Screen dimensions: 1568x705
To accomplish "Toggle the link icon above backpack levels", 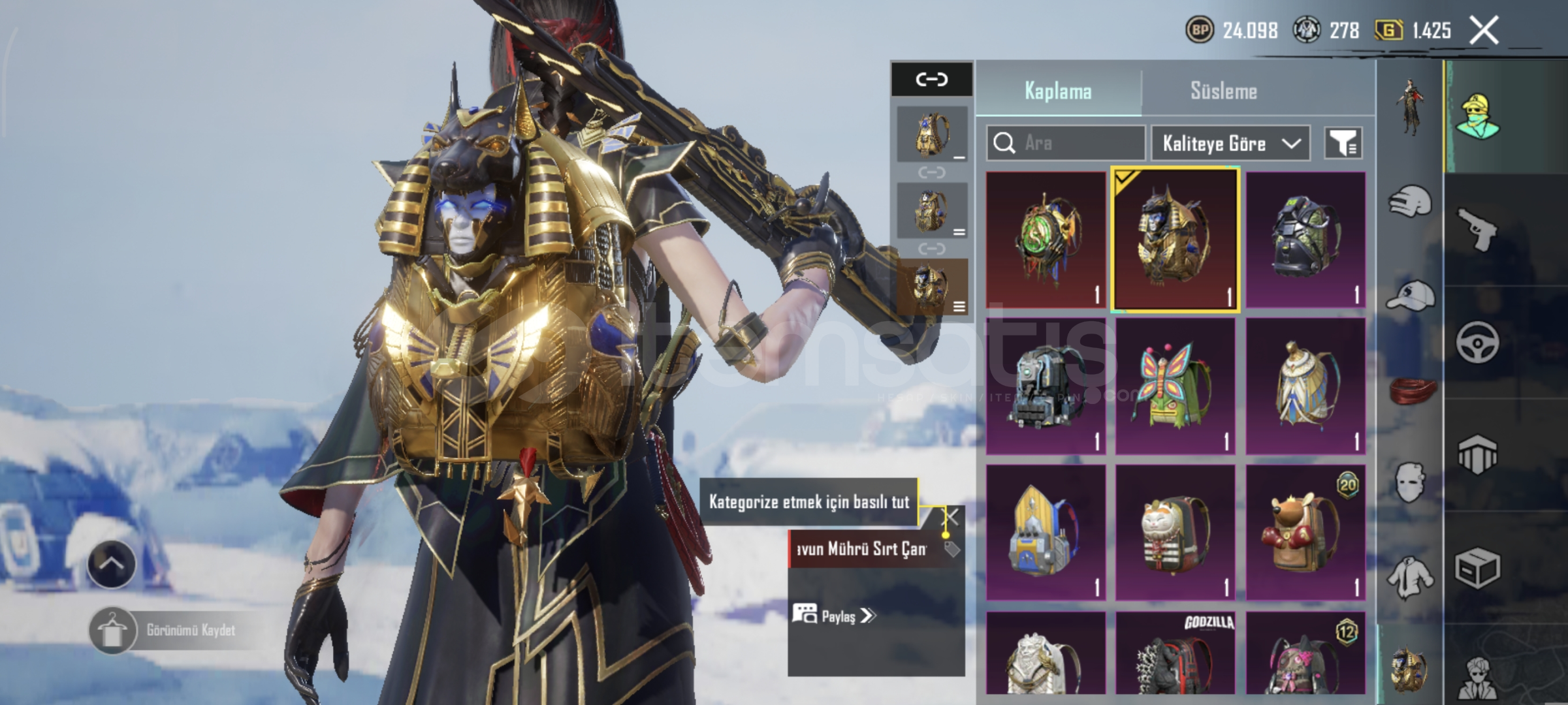I will pyautogui.click(x=931, y=80).
